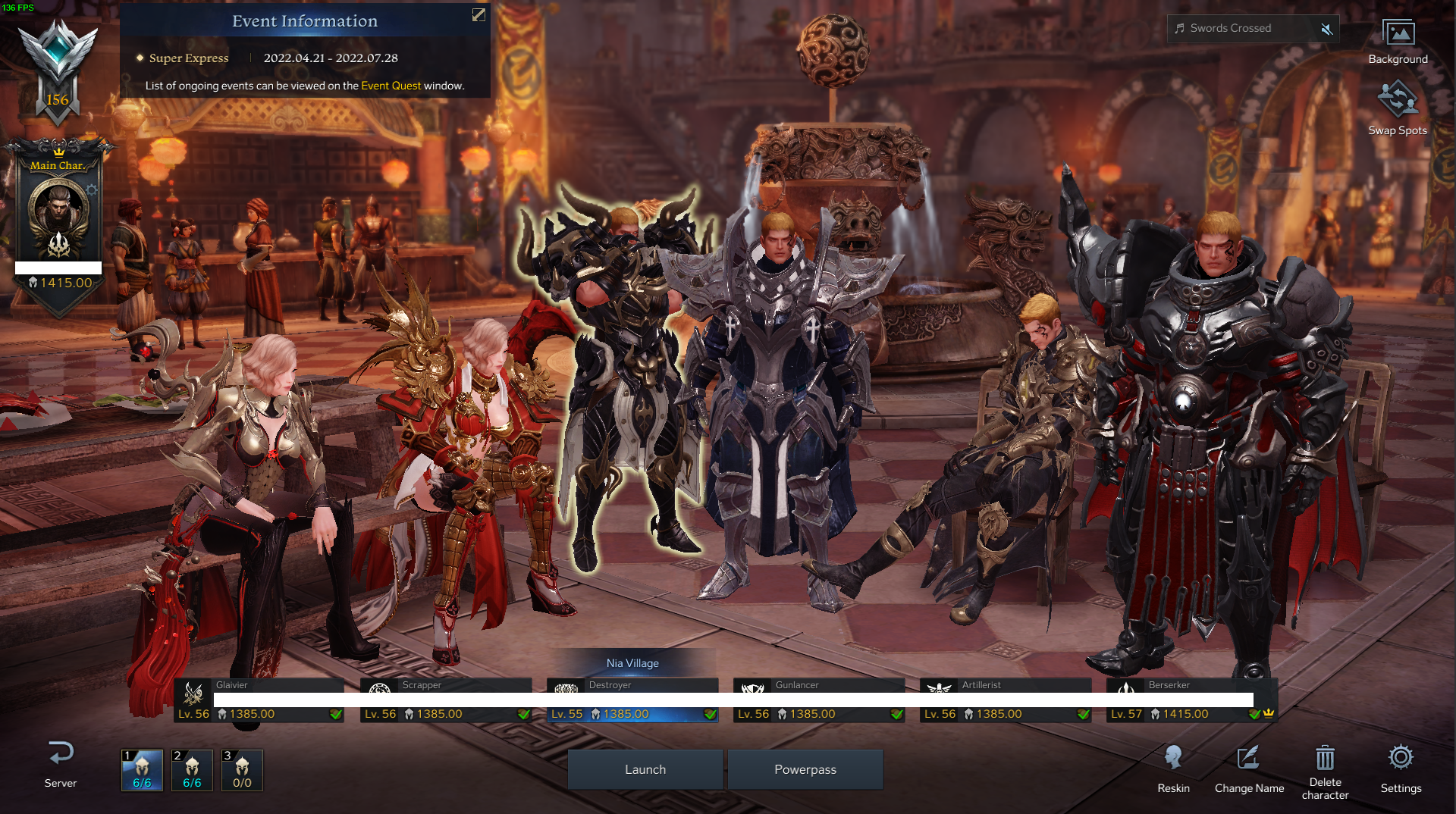Open the Reskin option
Image resolution: width=1456 pixels, height=814 pixels.
(1173, 768)
